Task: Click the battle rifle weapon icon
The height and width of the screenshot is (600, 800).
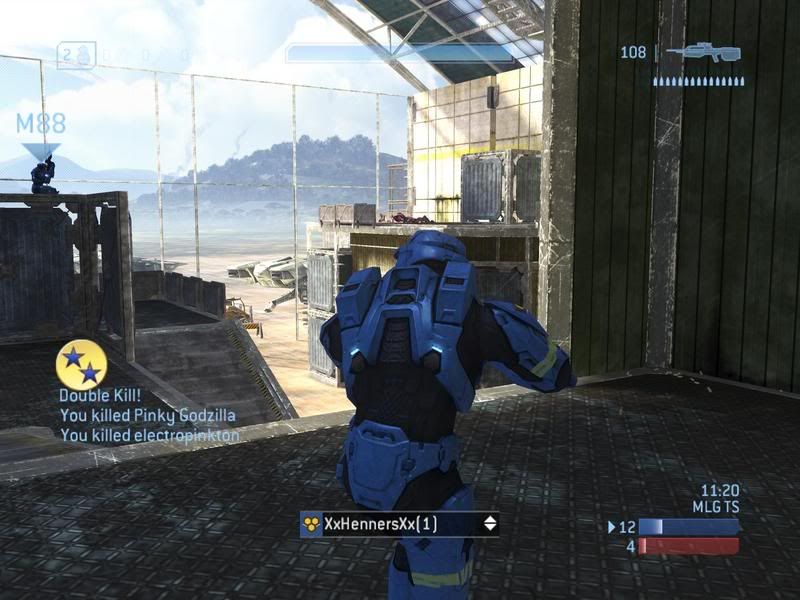Action: pyautogui.click(x=703, y=51)
